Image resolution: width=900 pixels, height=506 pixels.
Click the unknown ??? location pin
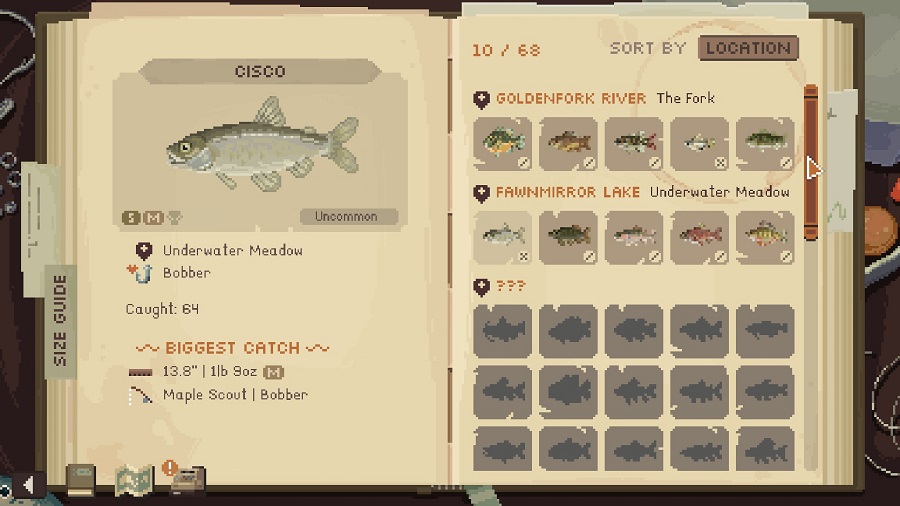482,287
